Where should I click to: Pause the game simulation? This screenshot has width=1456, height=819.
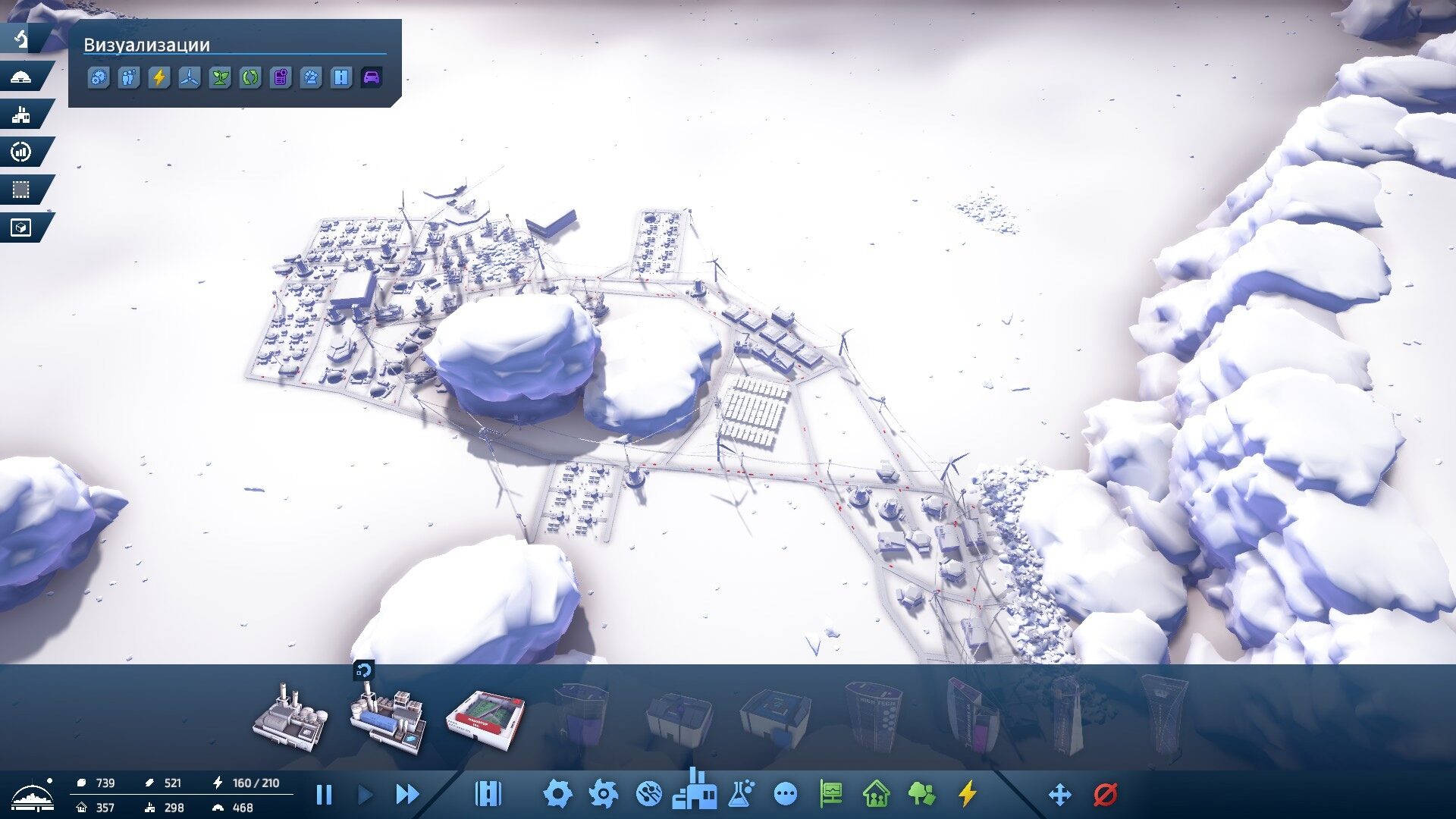click(324, 795)
